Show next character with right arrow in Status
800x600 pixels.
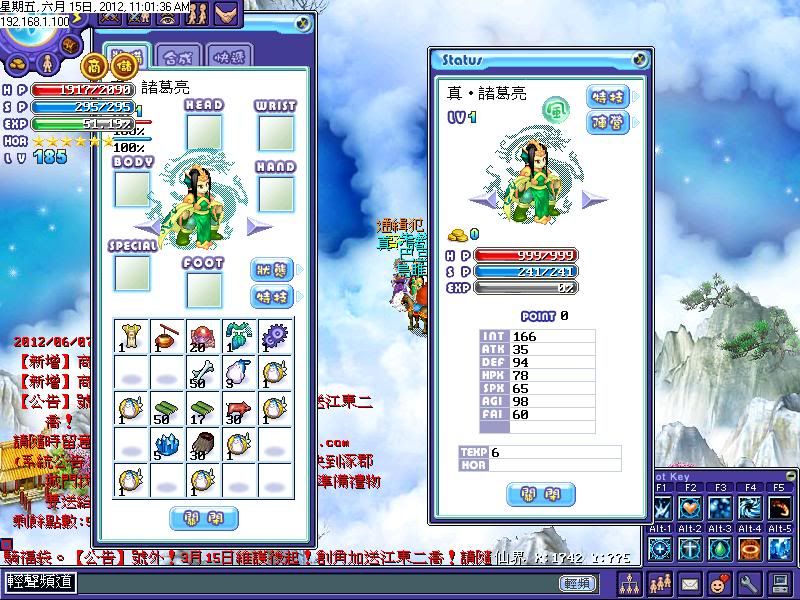pyautogui.click(x=597, y=200)
